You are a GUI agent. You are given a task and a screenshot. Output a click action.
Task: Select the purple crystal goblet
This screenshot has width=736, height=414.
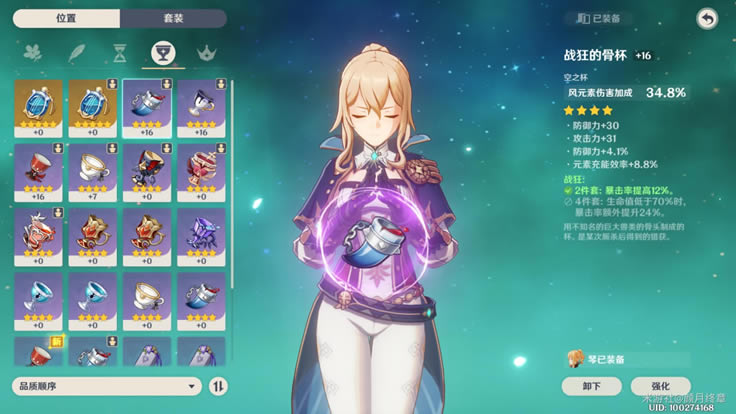[x=200, y=235]
